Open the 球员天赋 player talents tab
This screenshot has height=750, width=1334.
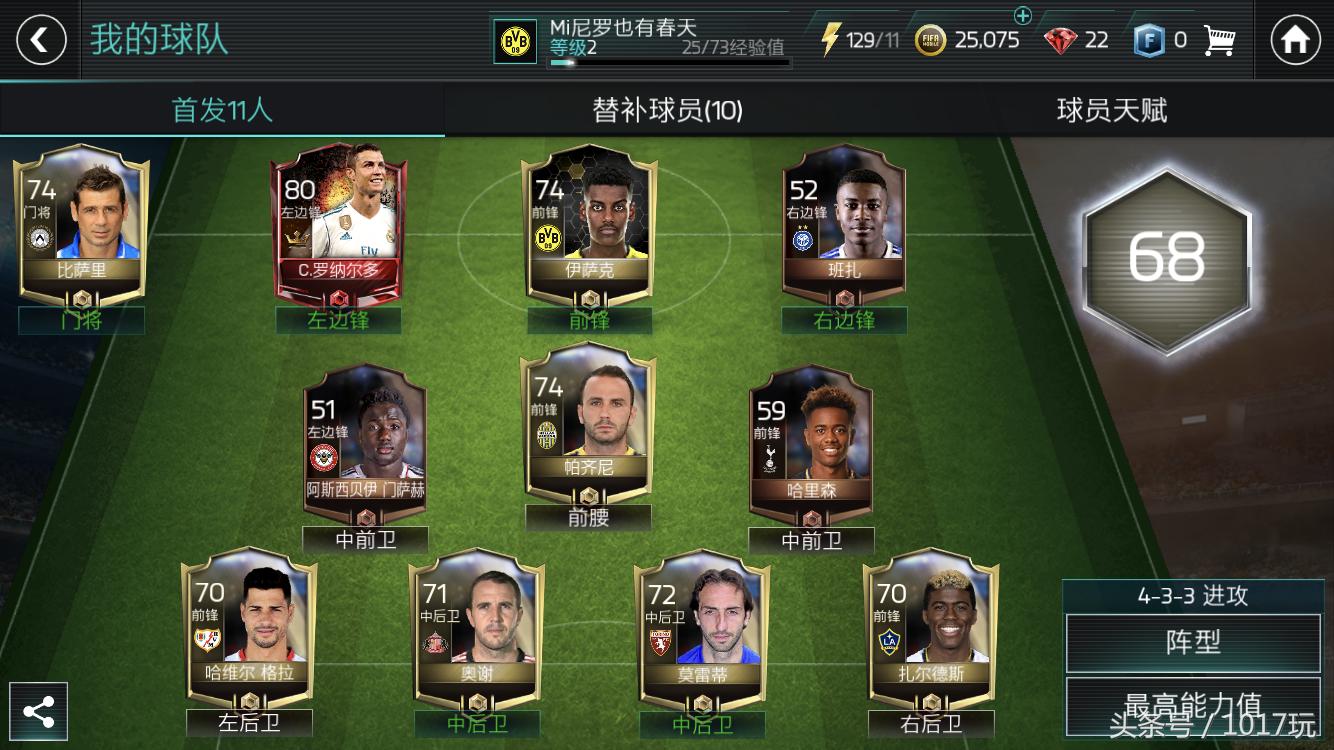pos(1112,112)
